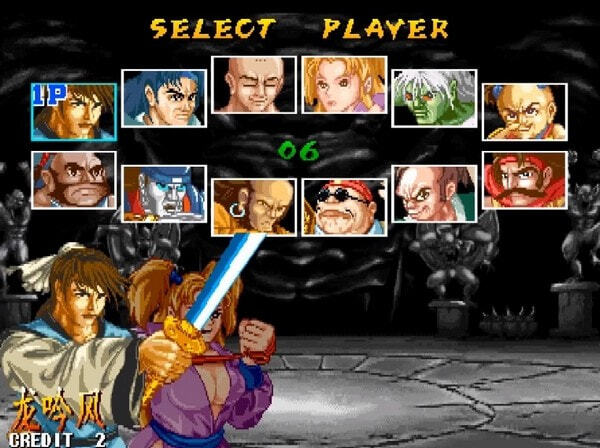The width and height of the screenshot is (600, 448).
Task: Select the brown-haired swordsman marked 1P
Action: pyautogui.click(x=73, y=111)
